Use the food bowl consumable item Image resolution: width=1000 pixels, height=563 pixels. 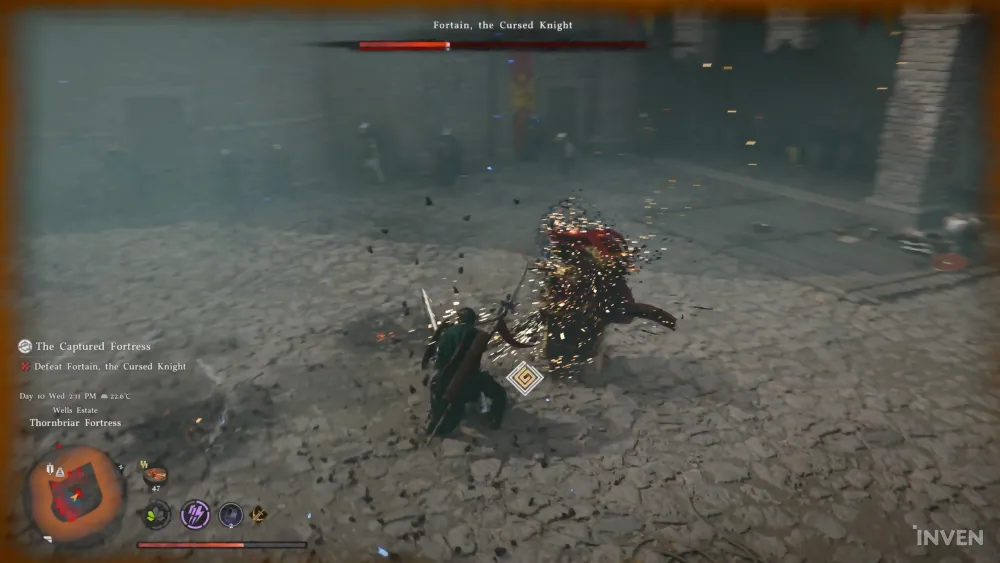(x=155, y=475)
